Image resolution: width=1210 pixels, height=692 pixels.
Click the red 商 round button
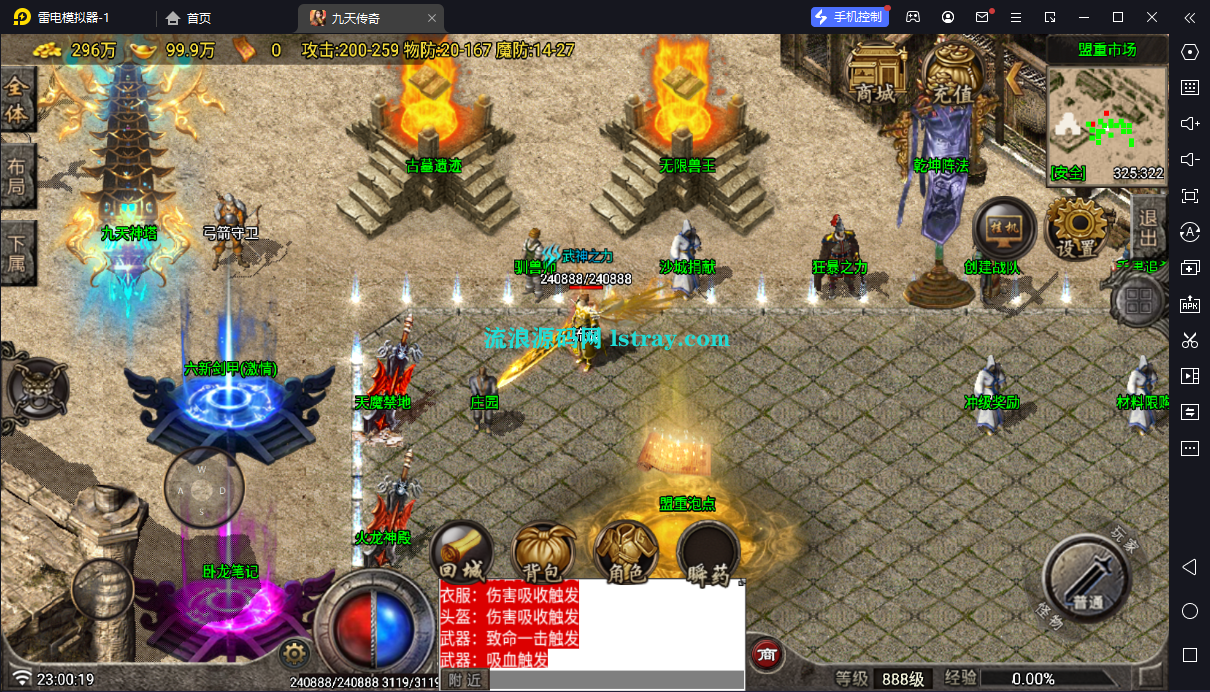(767, 654)
